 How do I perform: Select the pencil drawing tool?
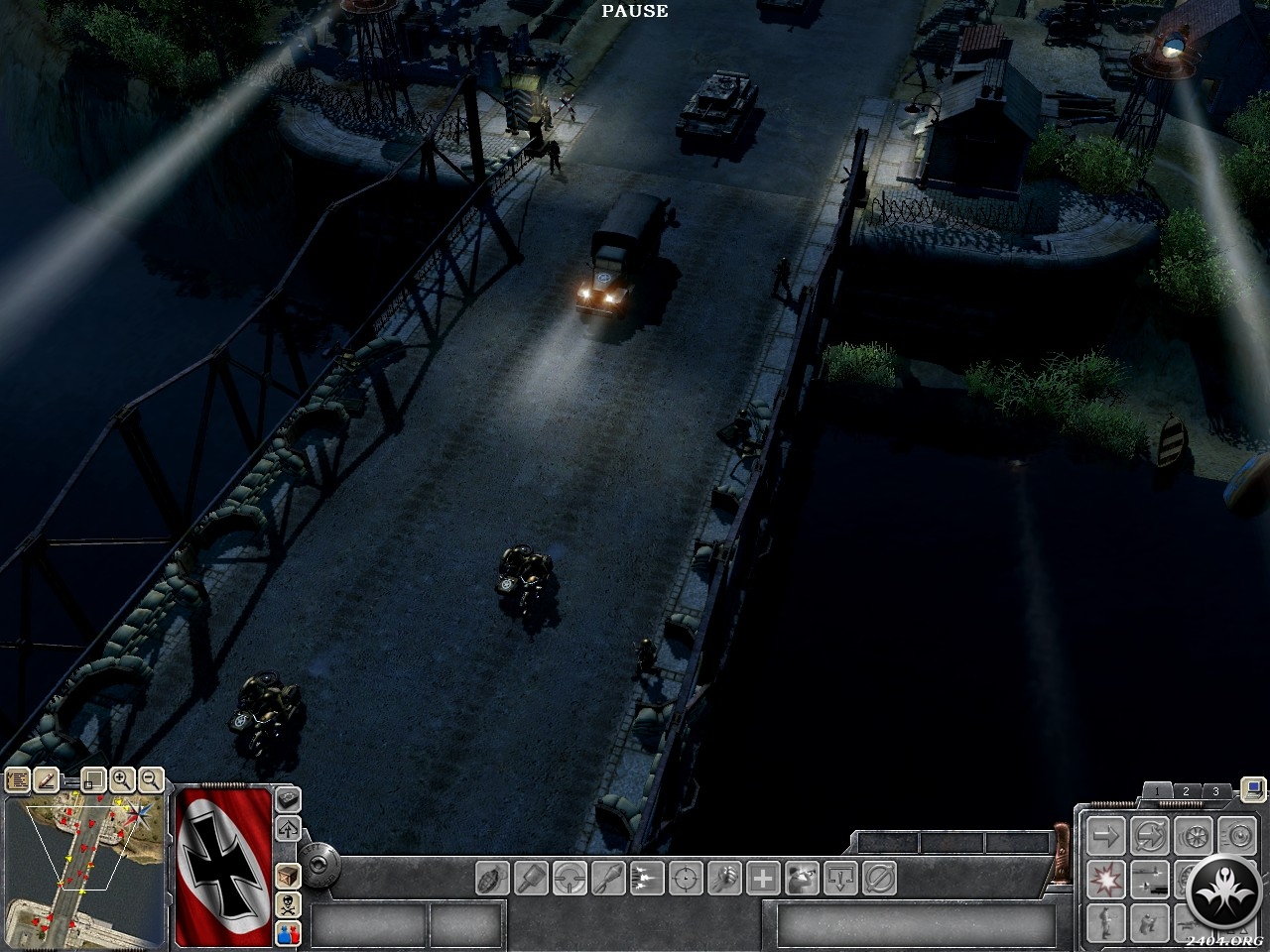[47, 780]
